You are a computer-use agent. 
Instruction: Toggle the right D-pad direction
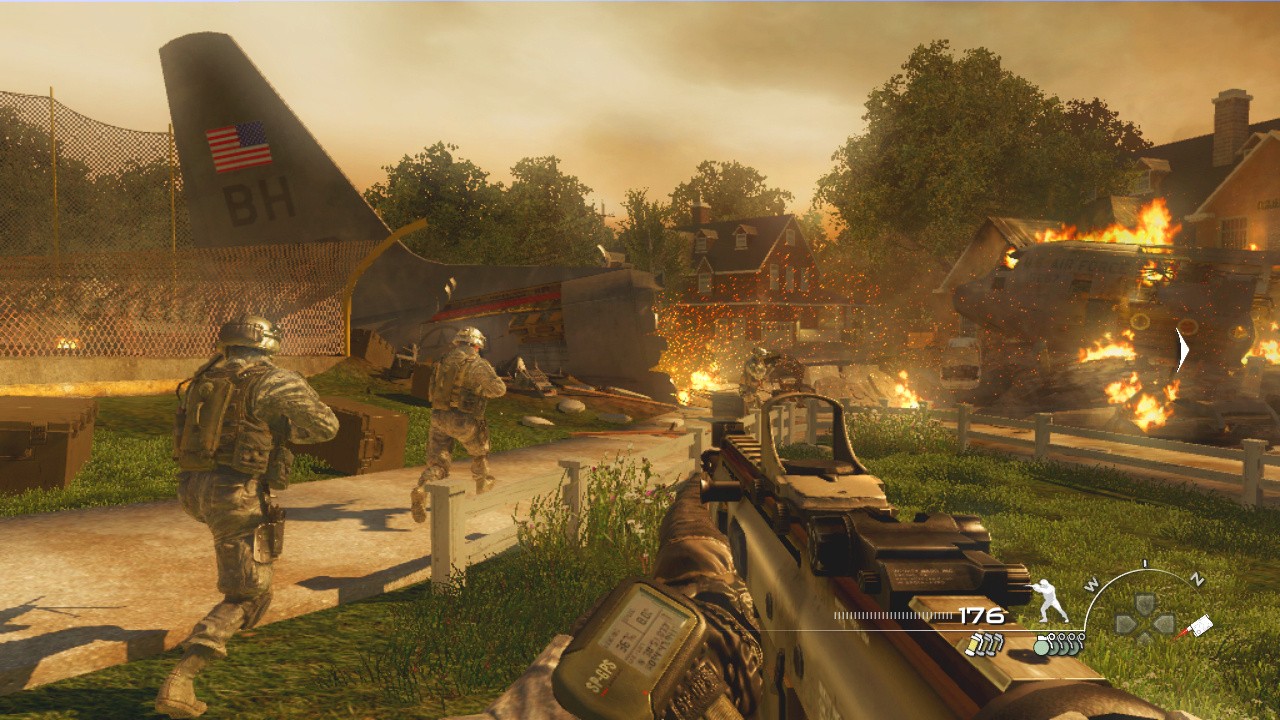[1166, 622]
